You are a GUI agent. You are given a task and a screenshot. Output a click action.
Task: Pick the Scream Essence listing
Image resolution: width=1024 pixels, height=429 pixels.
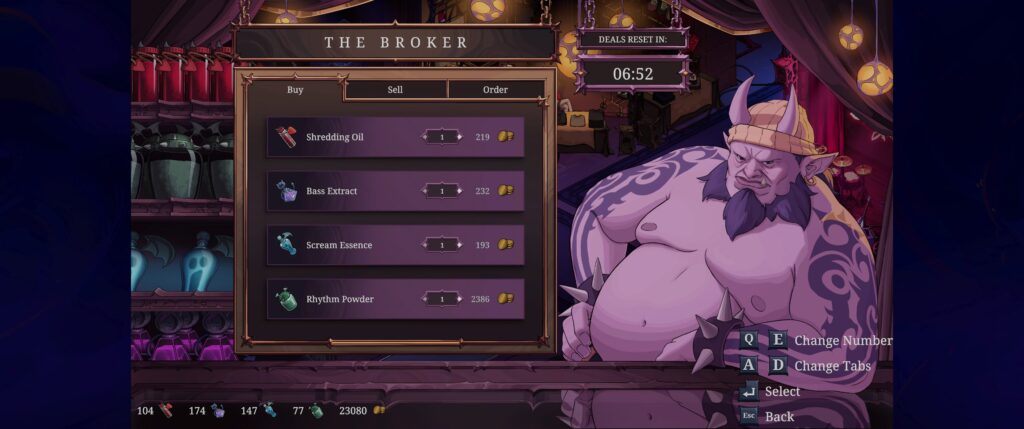[x=339, y=245]
